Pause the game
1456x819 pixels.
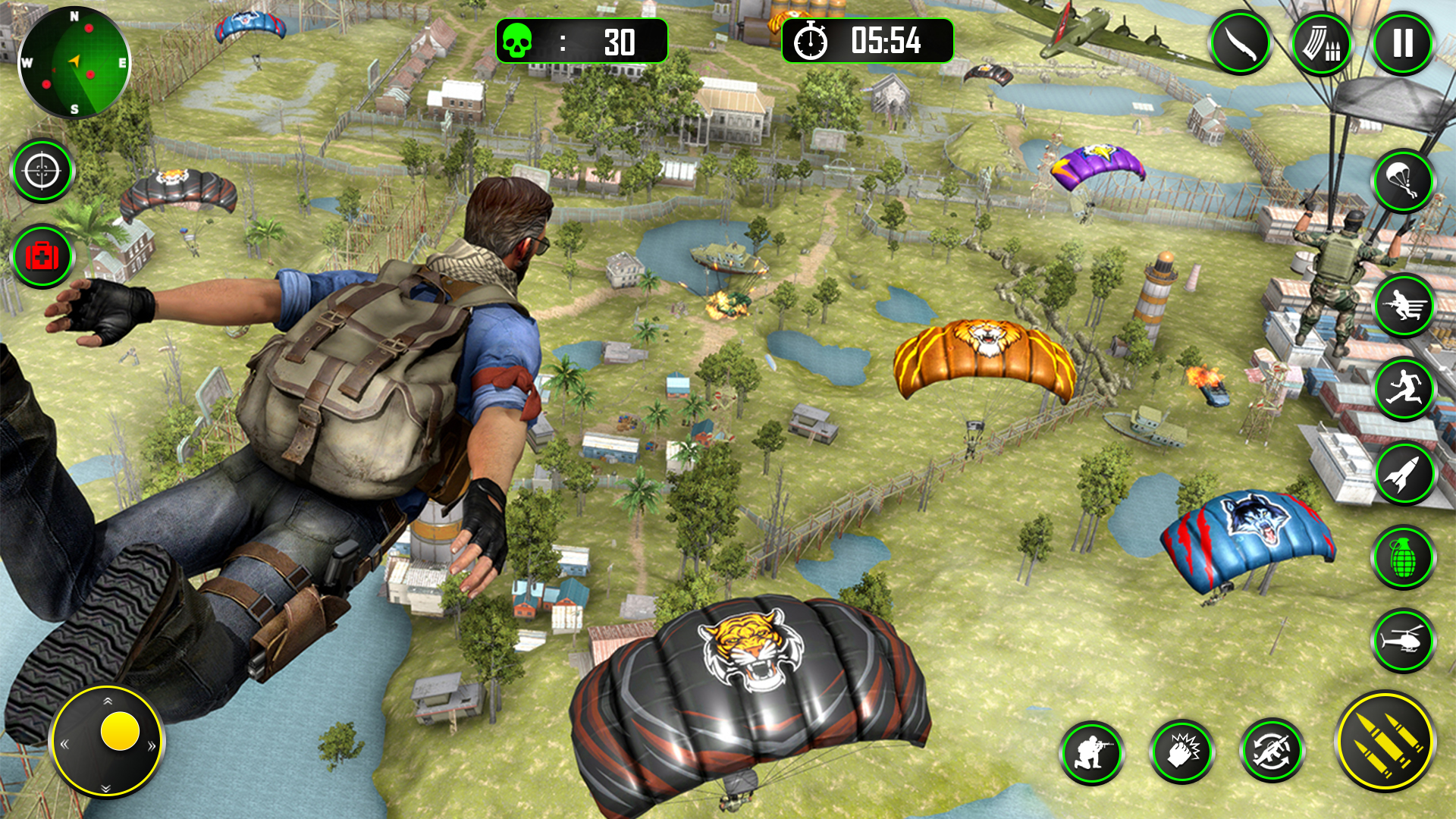click(x=1401, y=43)
